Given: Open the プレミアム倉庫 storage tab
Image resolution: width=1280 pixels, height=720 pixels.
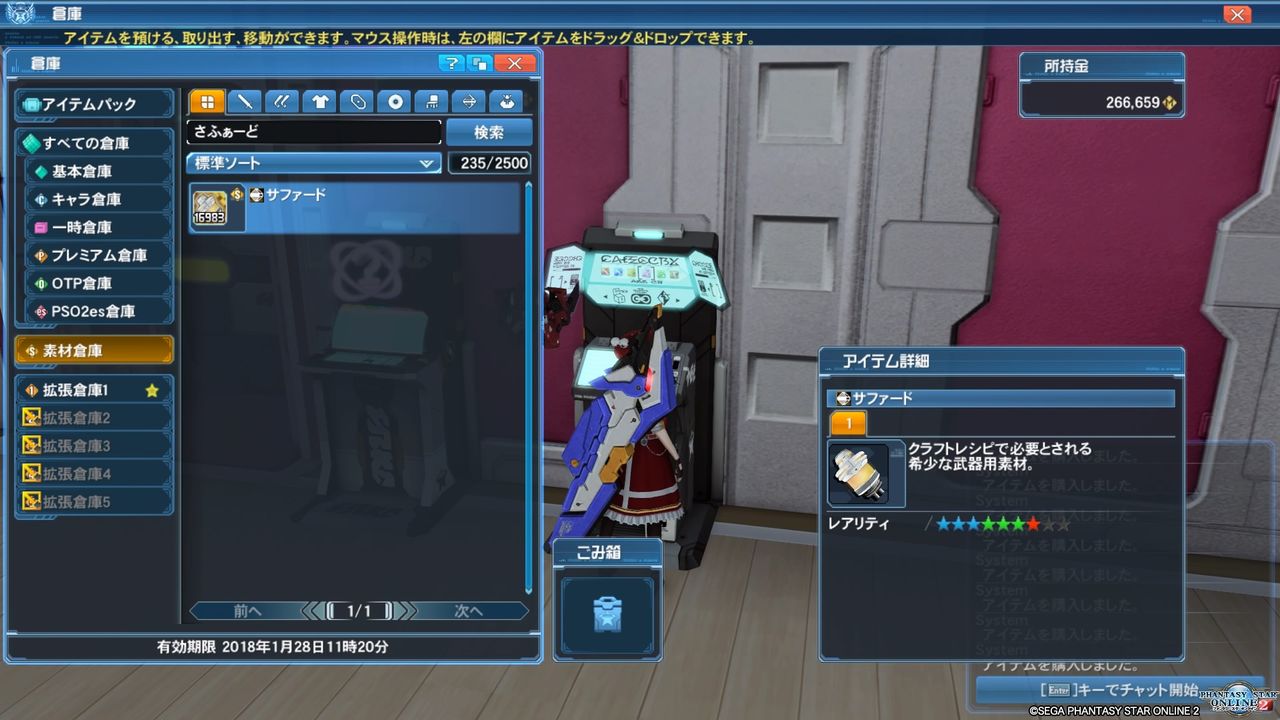Looking at the screenshot, I should (x=93, y=255).
